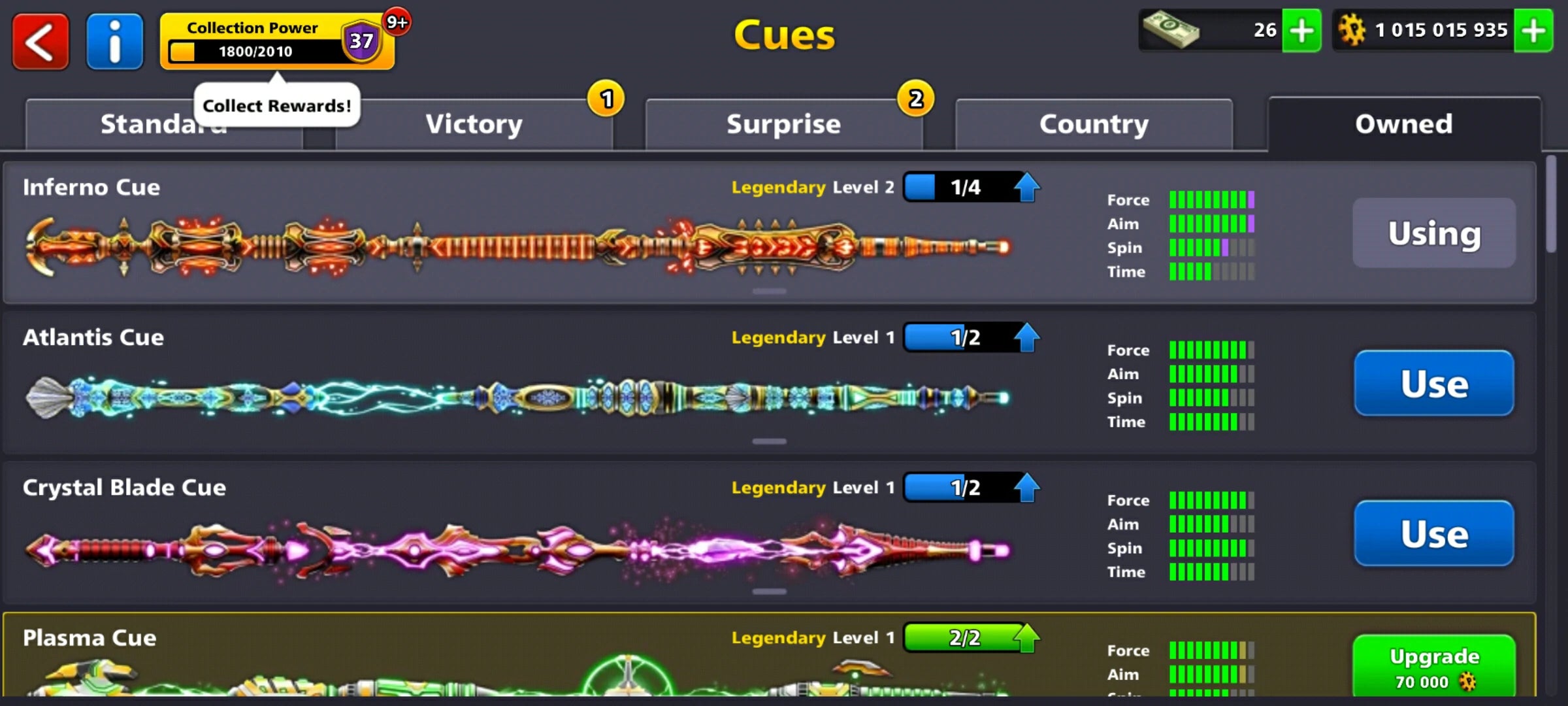Click the green plus to buy cash
This screenshot has height=706, width=1568.
coord(1301,30)
